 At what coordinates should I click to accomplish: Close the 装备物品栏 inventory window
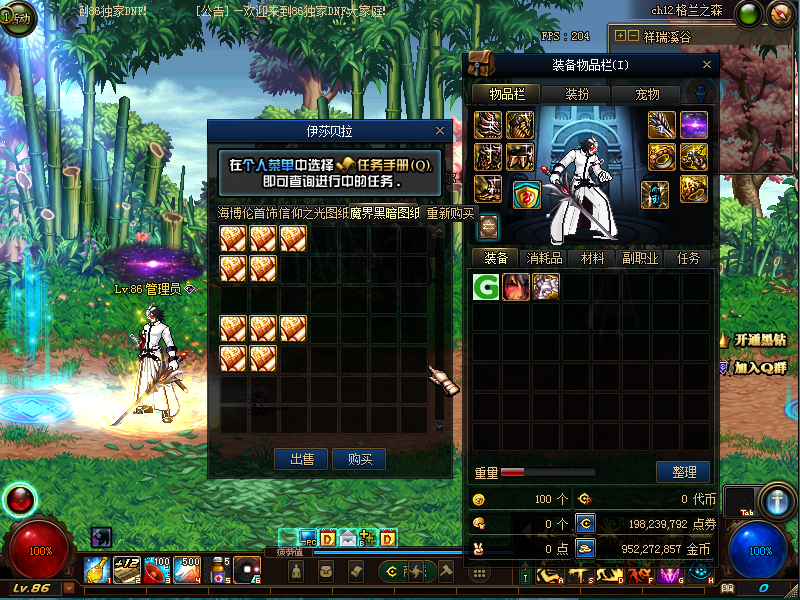tap(708, 65)
